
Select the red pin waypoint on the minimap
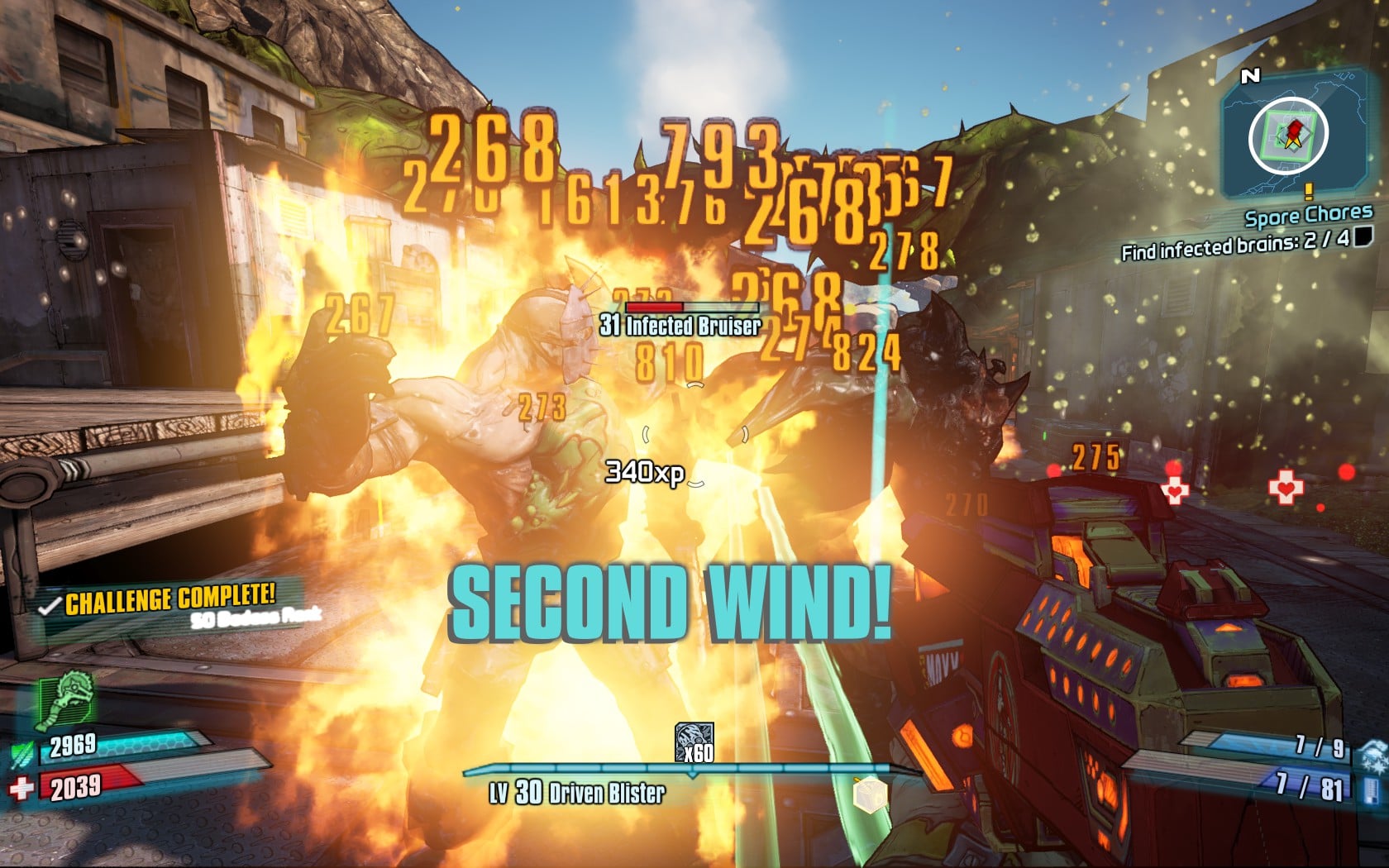tap(1294, 128)
